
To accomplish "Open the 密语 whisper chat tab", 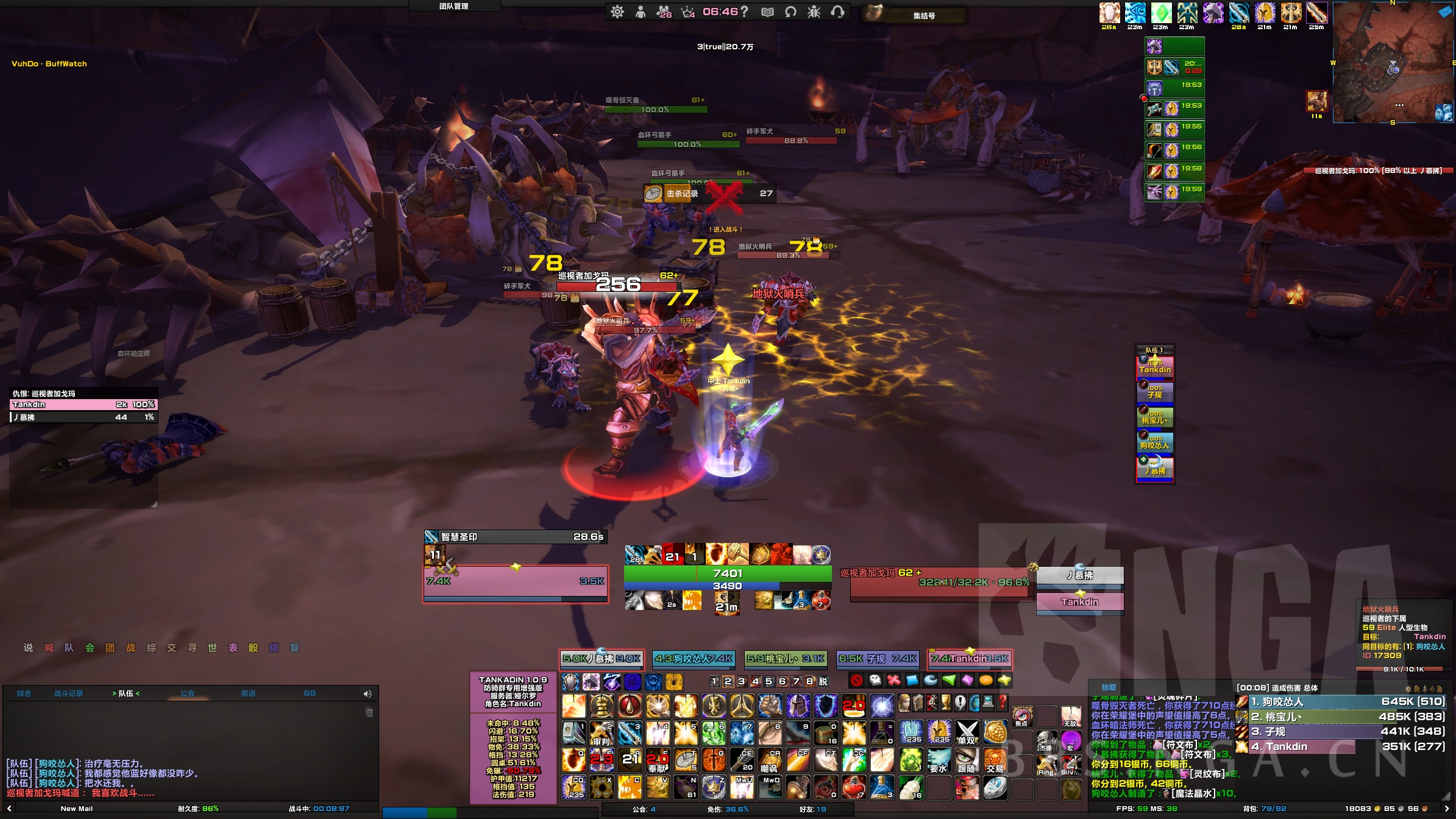I will [x=248, y=693].
